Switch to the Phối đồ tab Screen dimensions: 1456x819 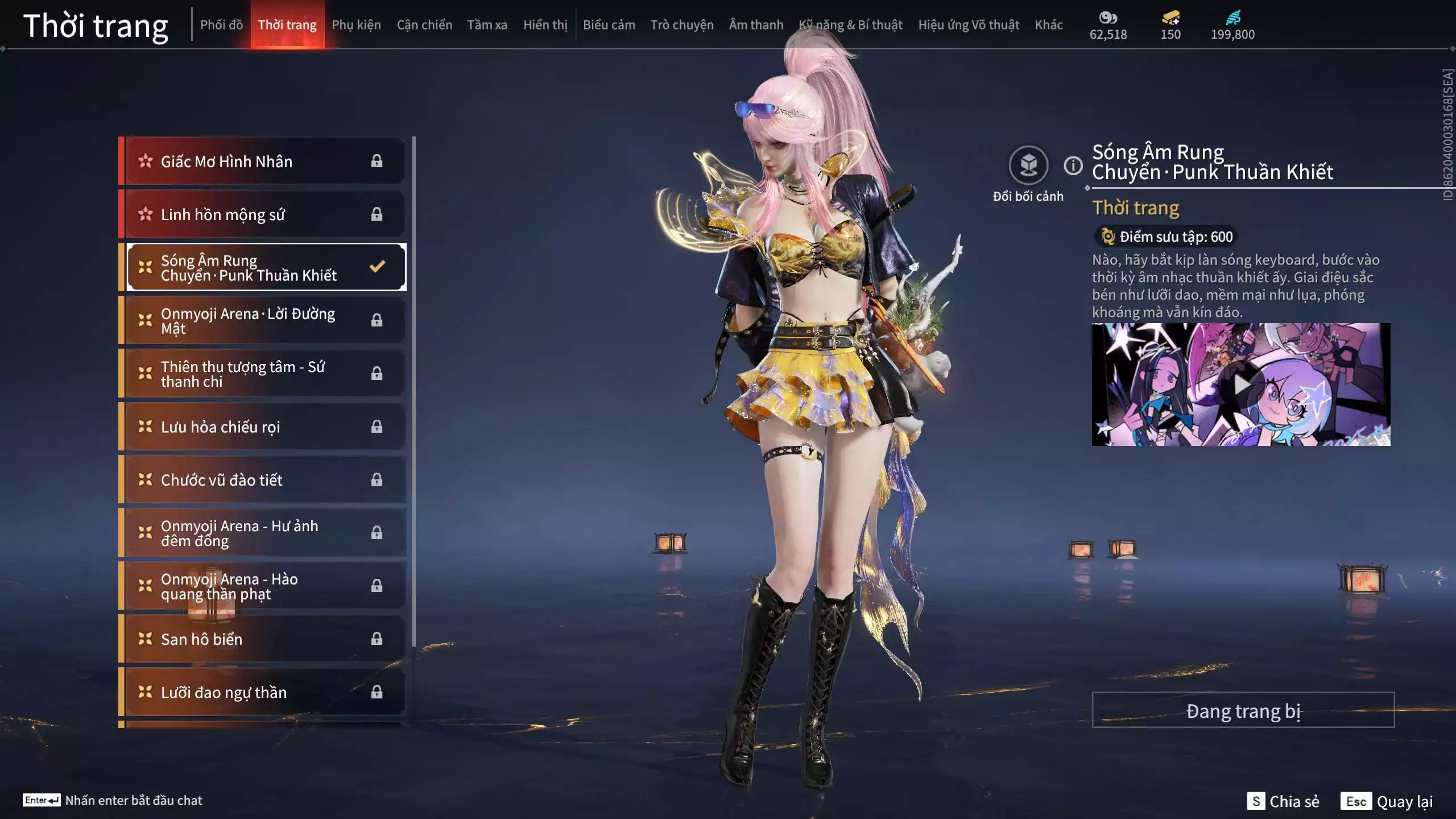221,25
